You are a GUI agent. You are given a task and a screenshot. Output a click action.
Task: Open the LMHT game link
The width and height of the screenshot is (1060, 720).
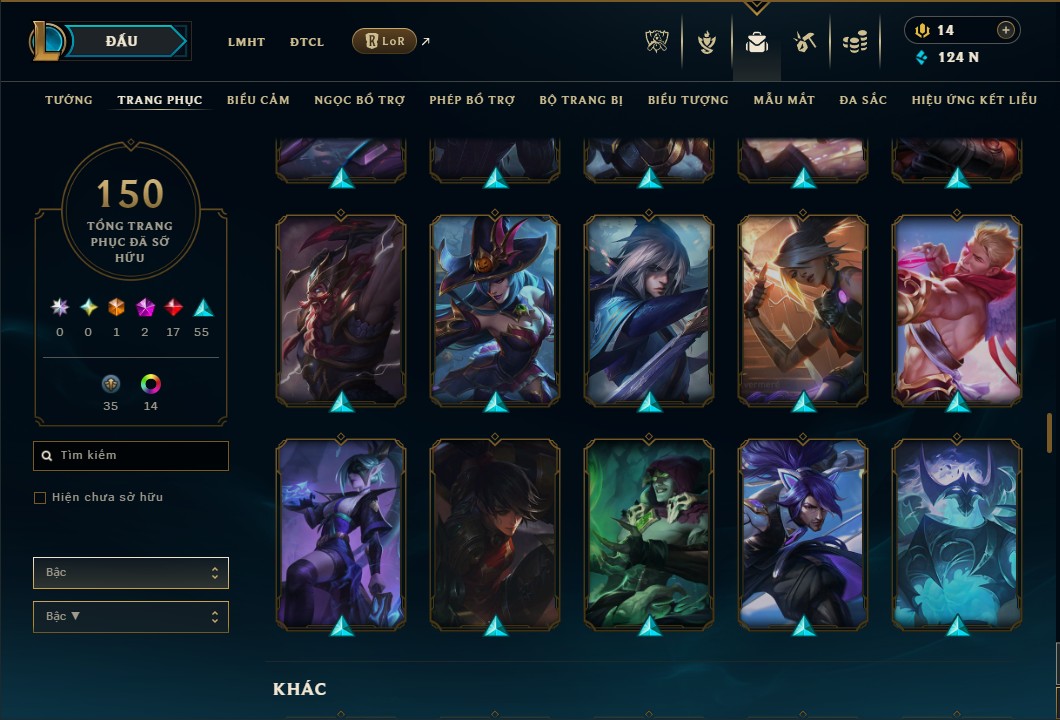pyautogui.click(x=246, y=42)
